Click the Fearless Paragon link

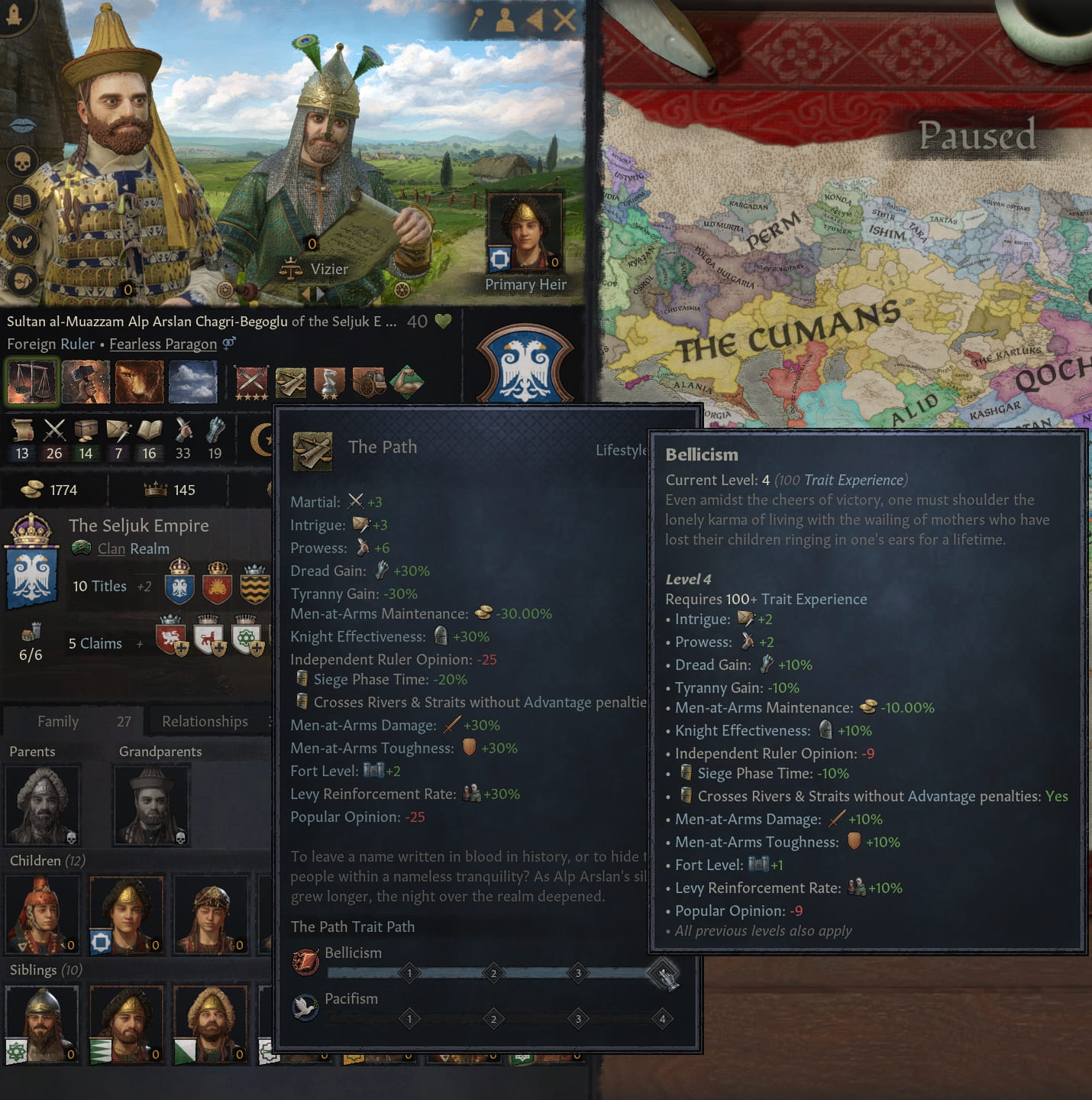coord(163,344)
